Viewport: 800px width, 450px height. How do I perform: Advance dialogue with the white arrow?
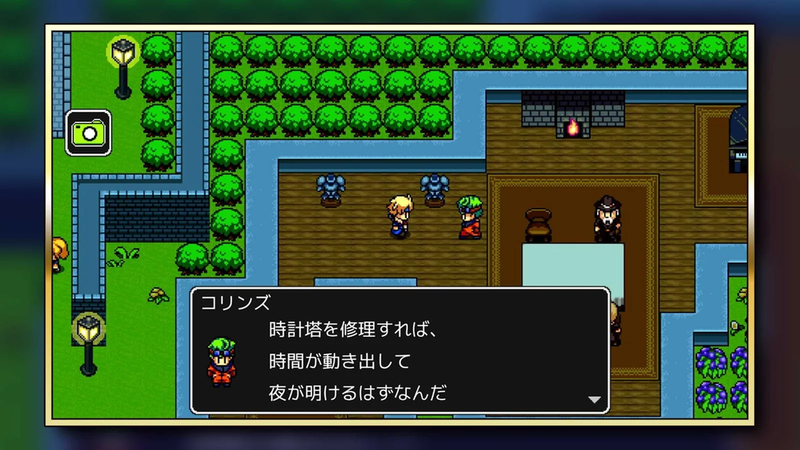point(594,399)
